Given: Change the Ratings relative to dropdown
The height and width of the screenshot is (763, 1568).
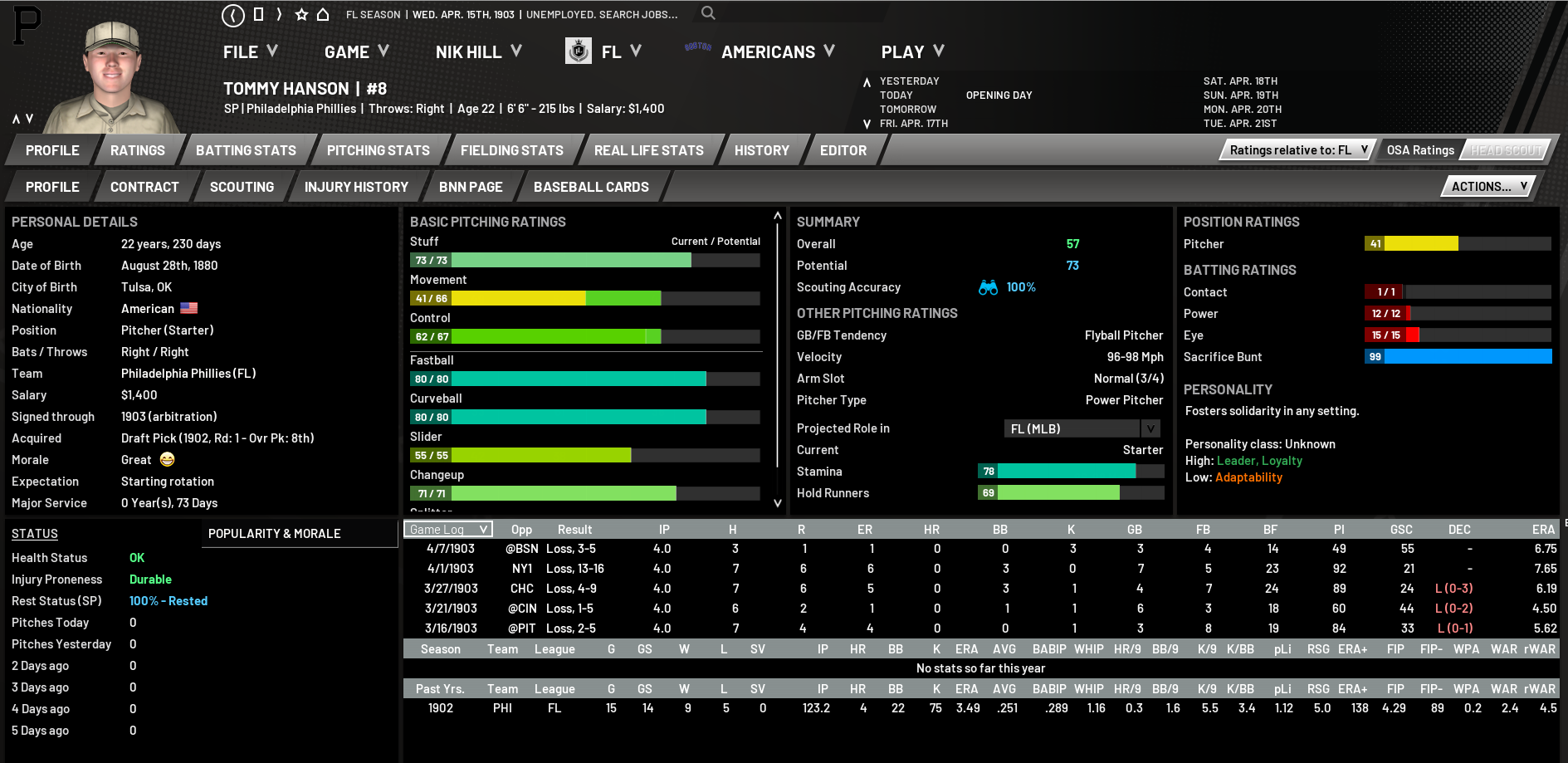Looking at the screenshot, I should tap(1298, 150).
